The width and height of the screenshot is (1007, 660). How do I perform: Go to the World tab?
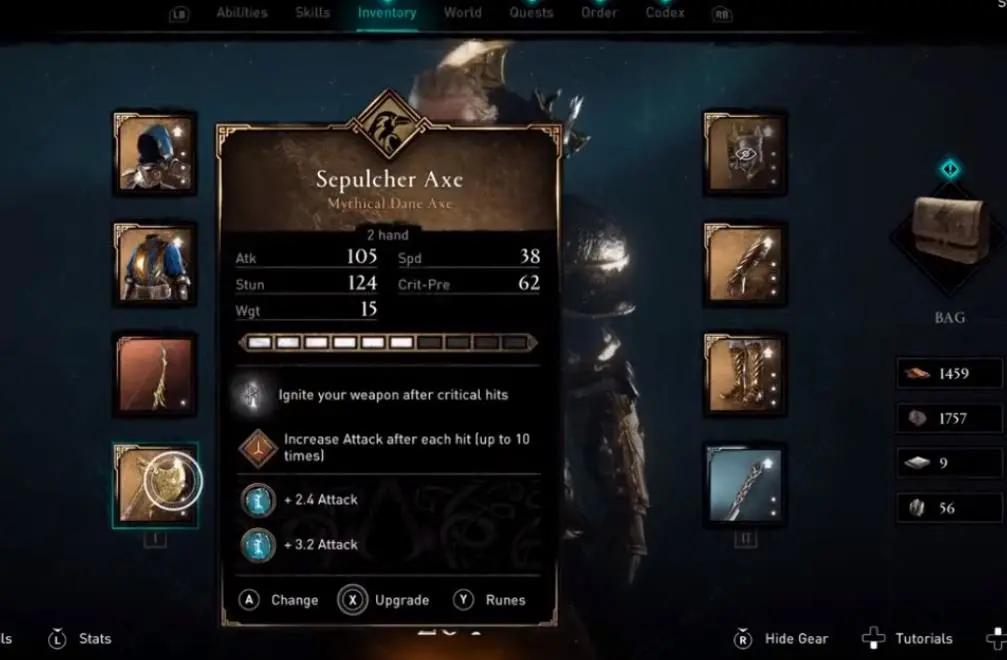click(x=462, y=13)
